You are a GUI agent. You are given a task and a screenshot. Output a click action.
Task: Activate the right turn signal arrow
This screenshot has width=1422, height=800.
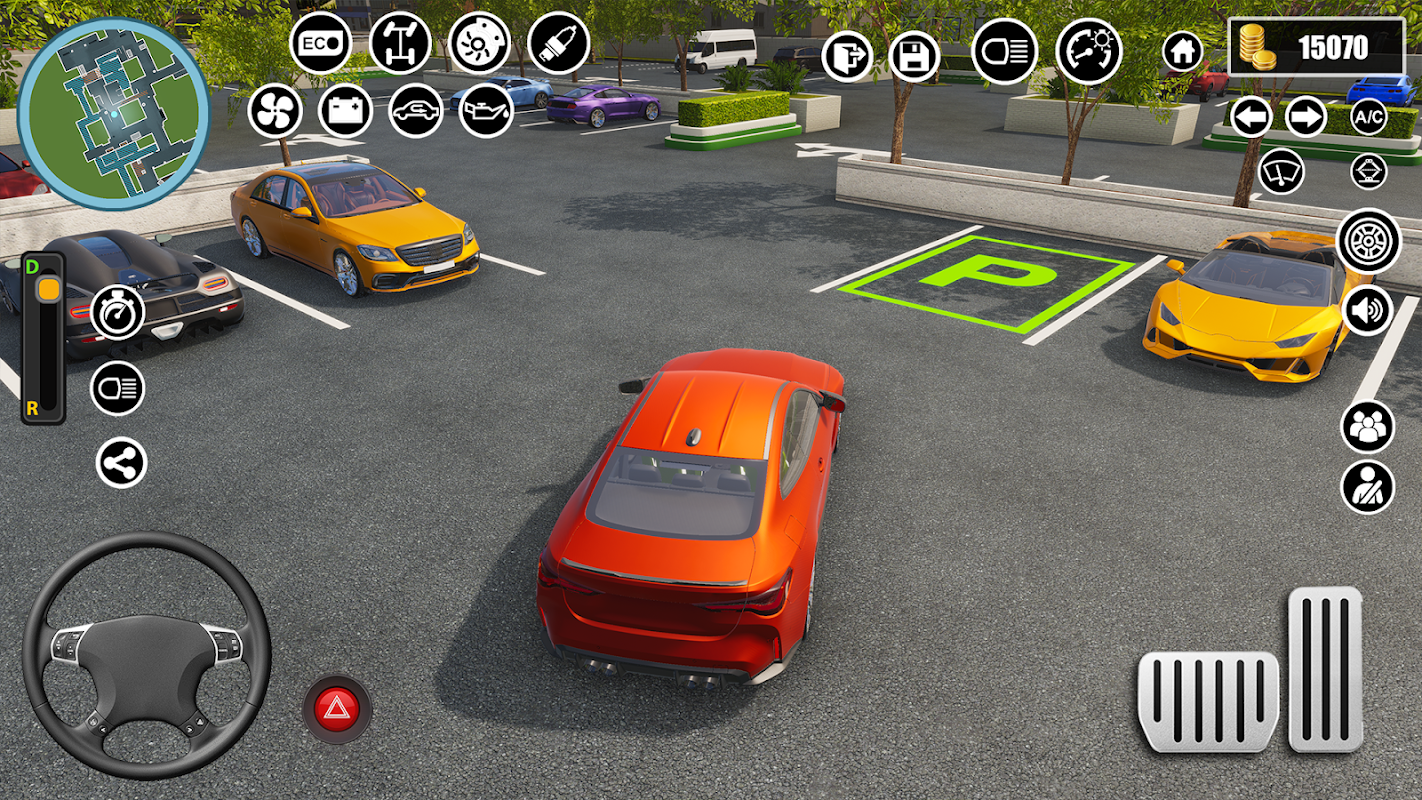(1306, 117)
